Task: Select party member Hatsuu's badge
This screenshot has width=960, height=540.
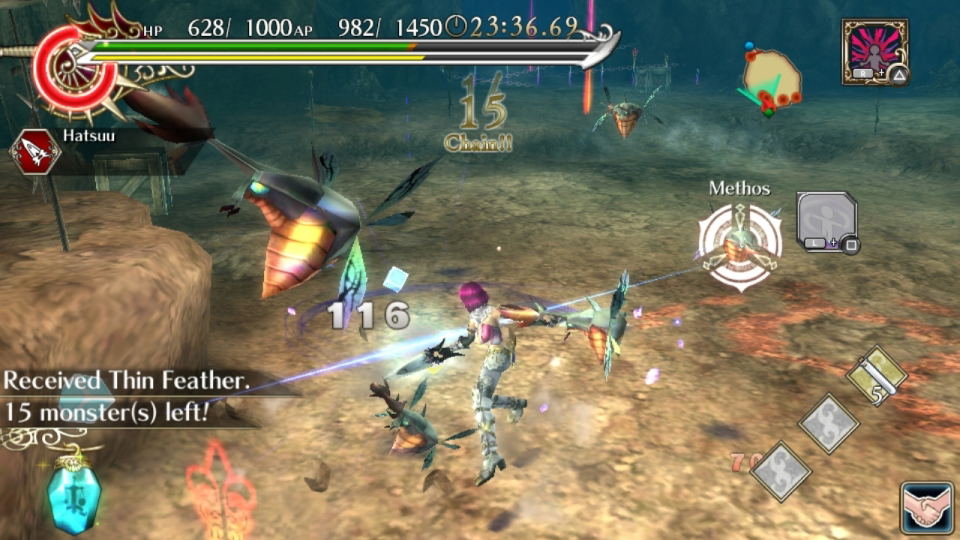Action: coord(35,152)
